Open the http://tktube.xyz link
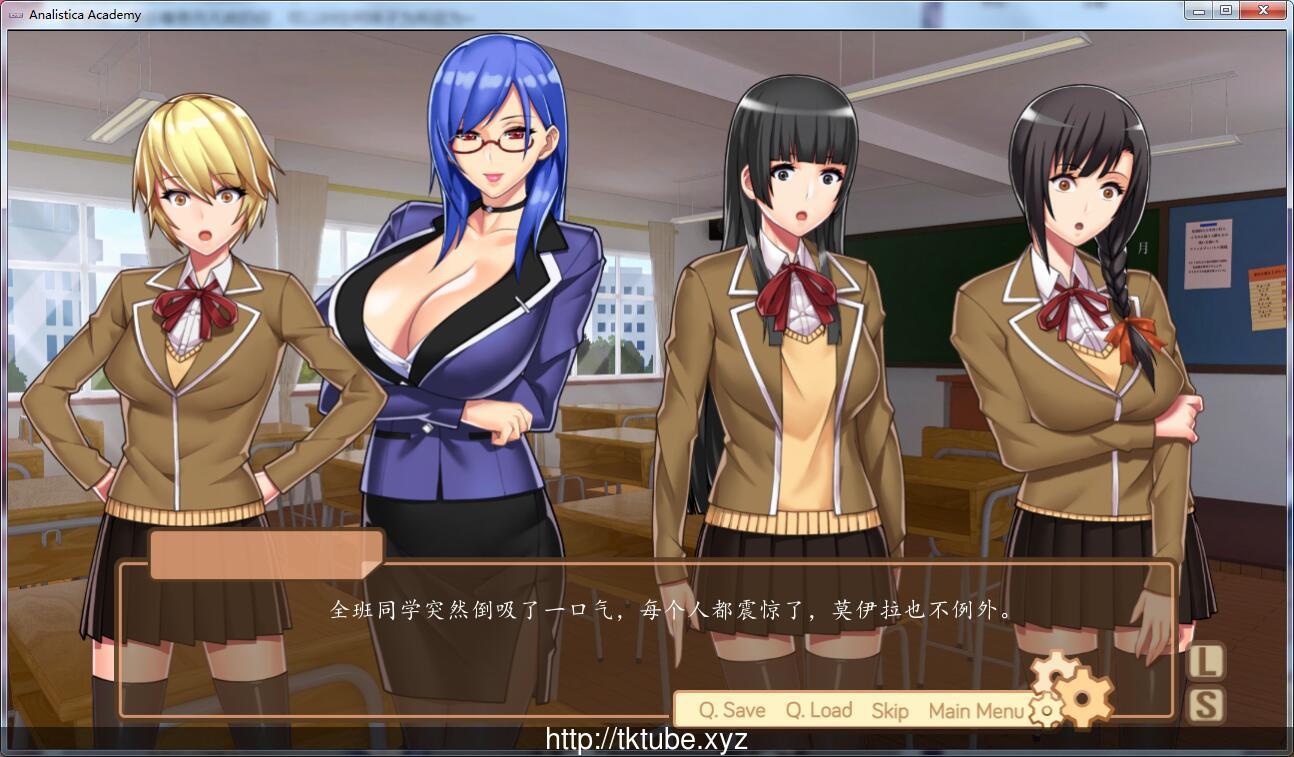 (x=646, y=740)
